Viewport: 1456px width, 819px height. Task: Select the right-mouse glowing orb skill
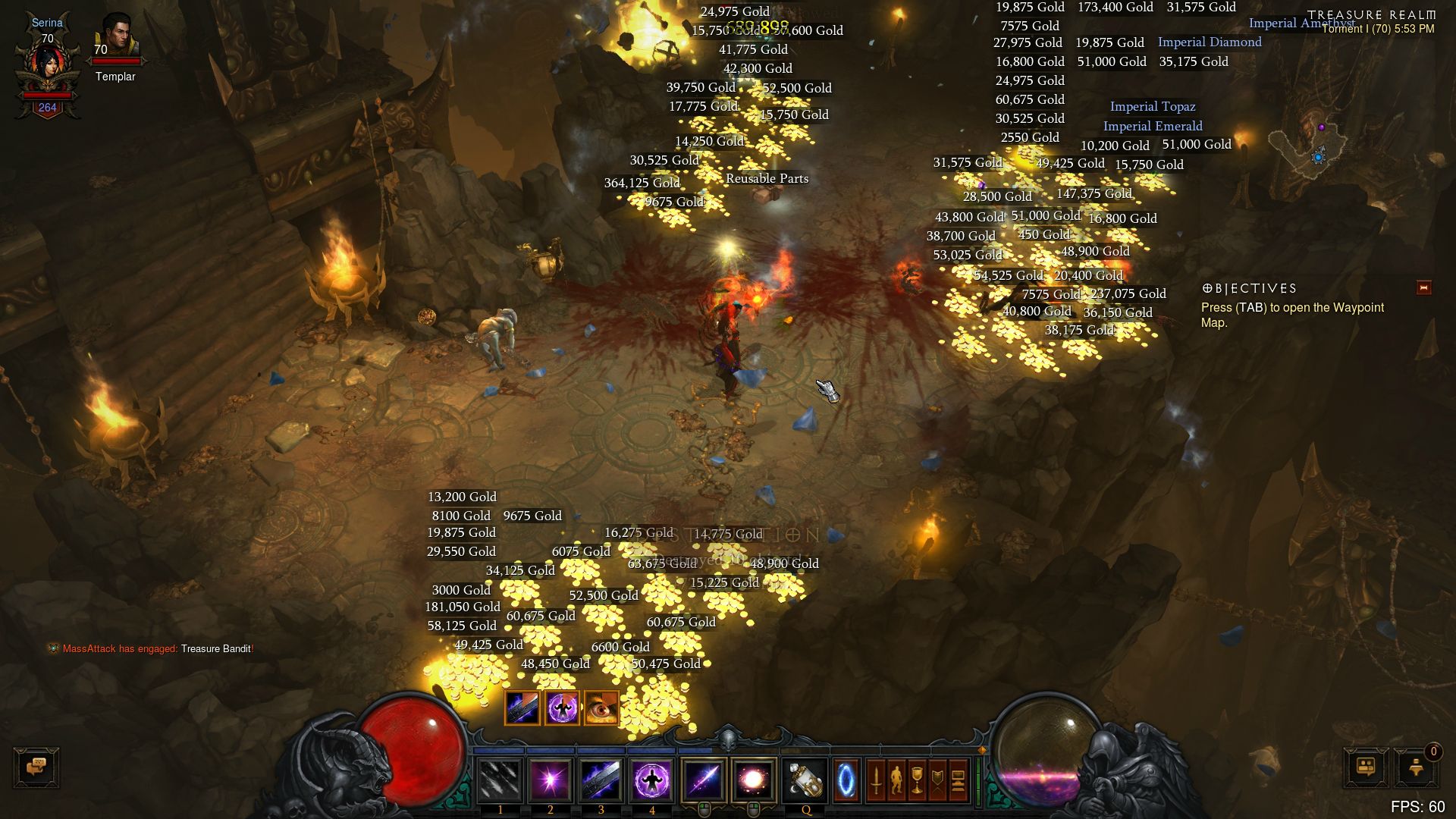(753, 780)
